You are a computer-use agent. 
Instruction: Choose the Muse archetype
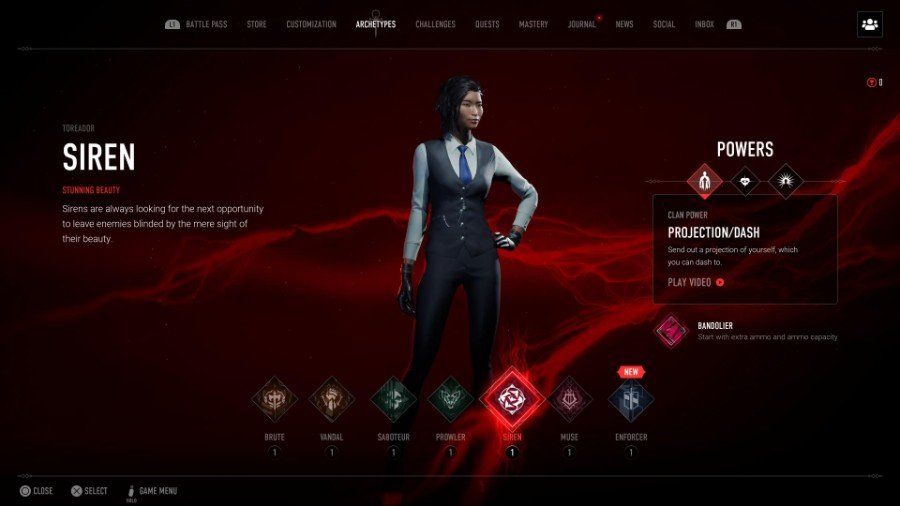tap(571, 400)
